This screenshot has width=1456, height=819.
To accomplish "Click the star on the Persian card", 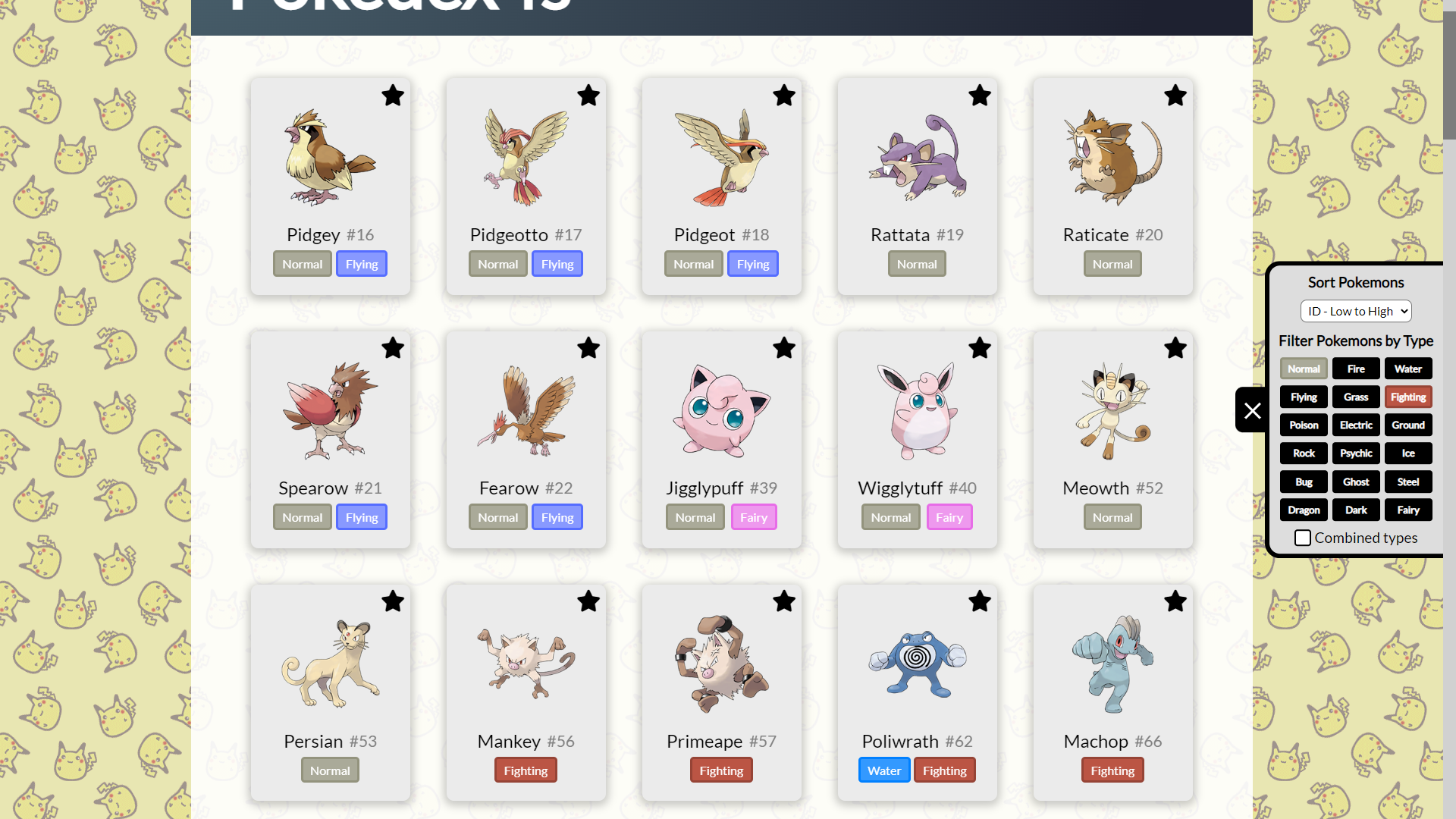I will [x=393, y=601].
